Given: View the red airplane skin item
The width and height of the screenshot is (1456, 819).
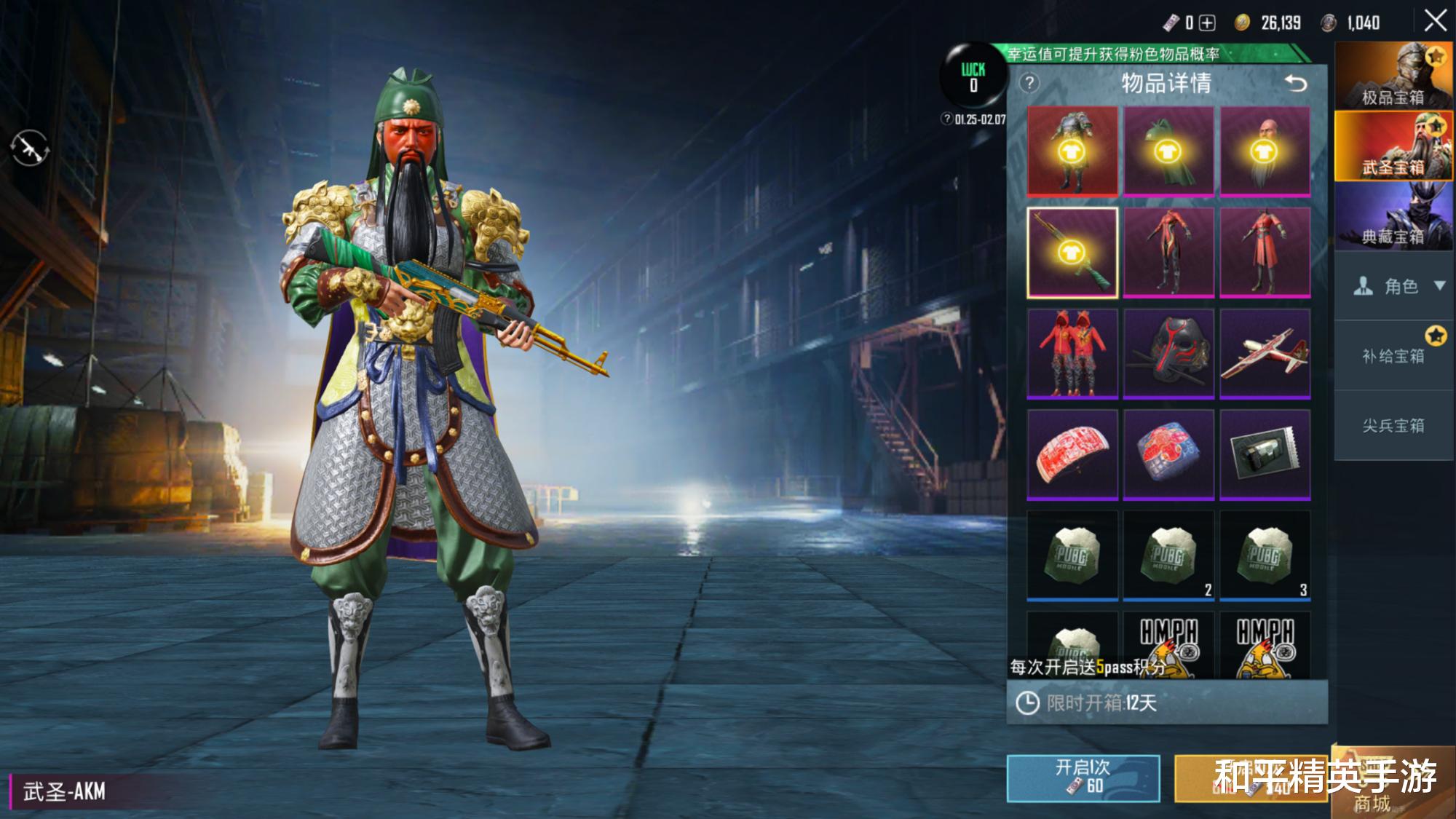Looking at the screenshot, I should pos(1265,353).
